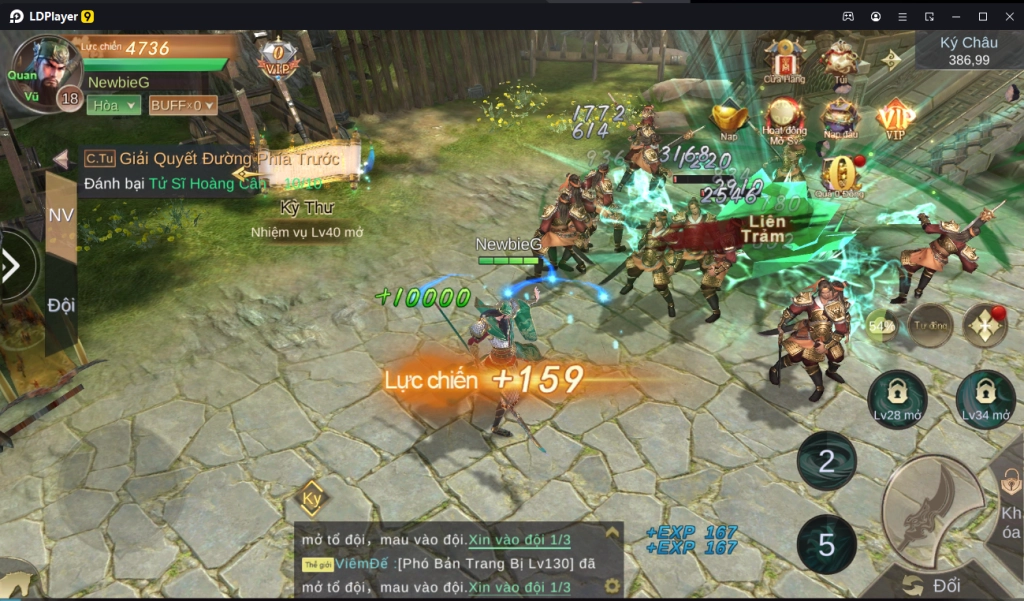Open the Nạp gold ingot icon

728,120
